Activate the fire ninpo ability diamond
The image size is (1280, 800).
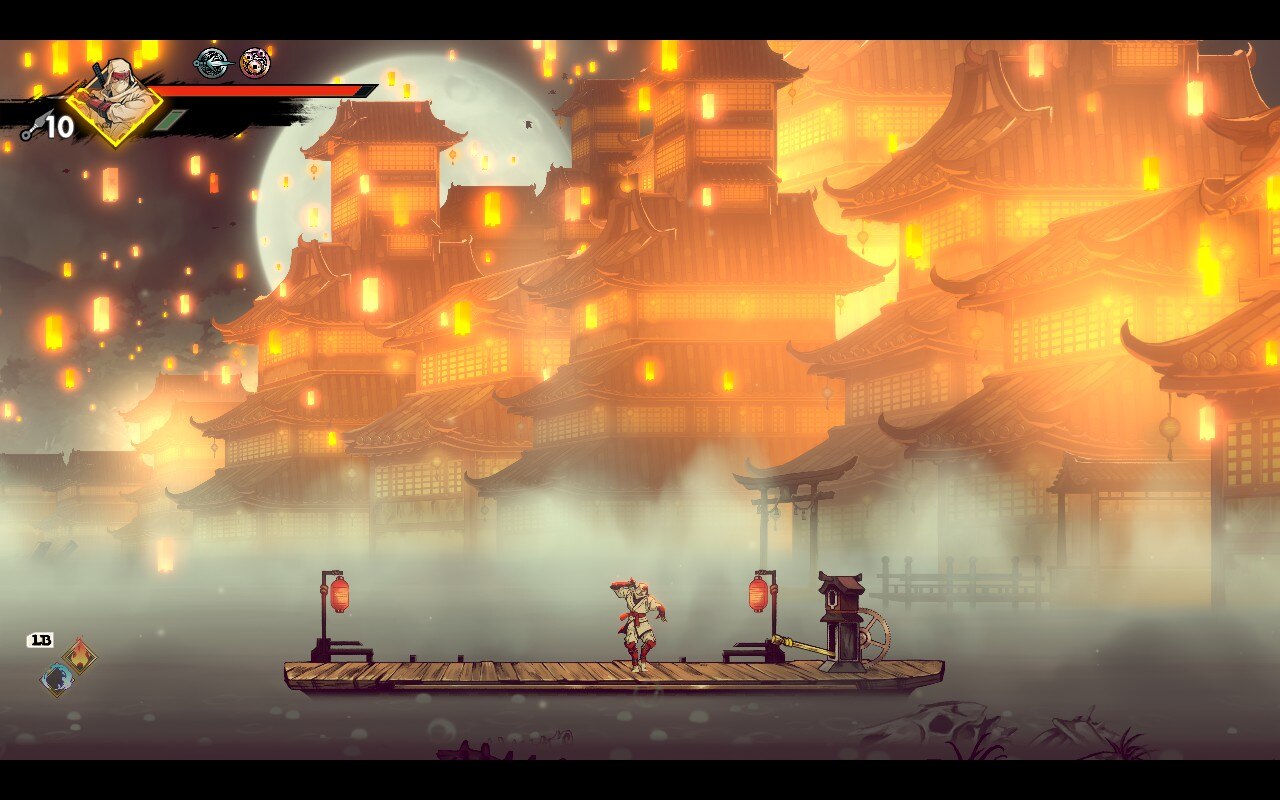click(x=80, y=656)
